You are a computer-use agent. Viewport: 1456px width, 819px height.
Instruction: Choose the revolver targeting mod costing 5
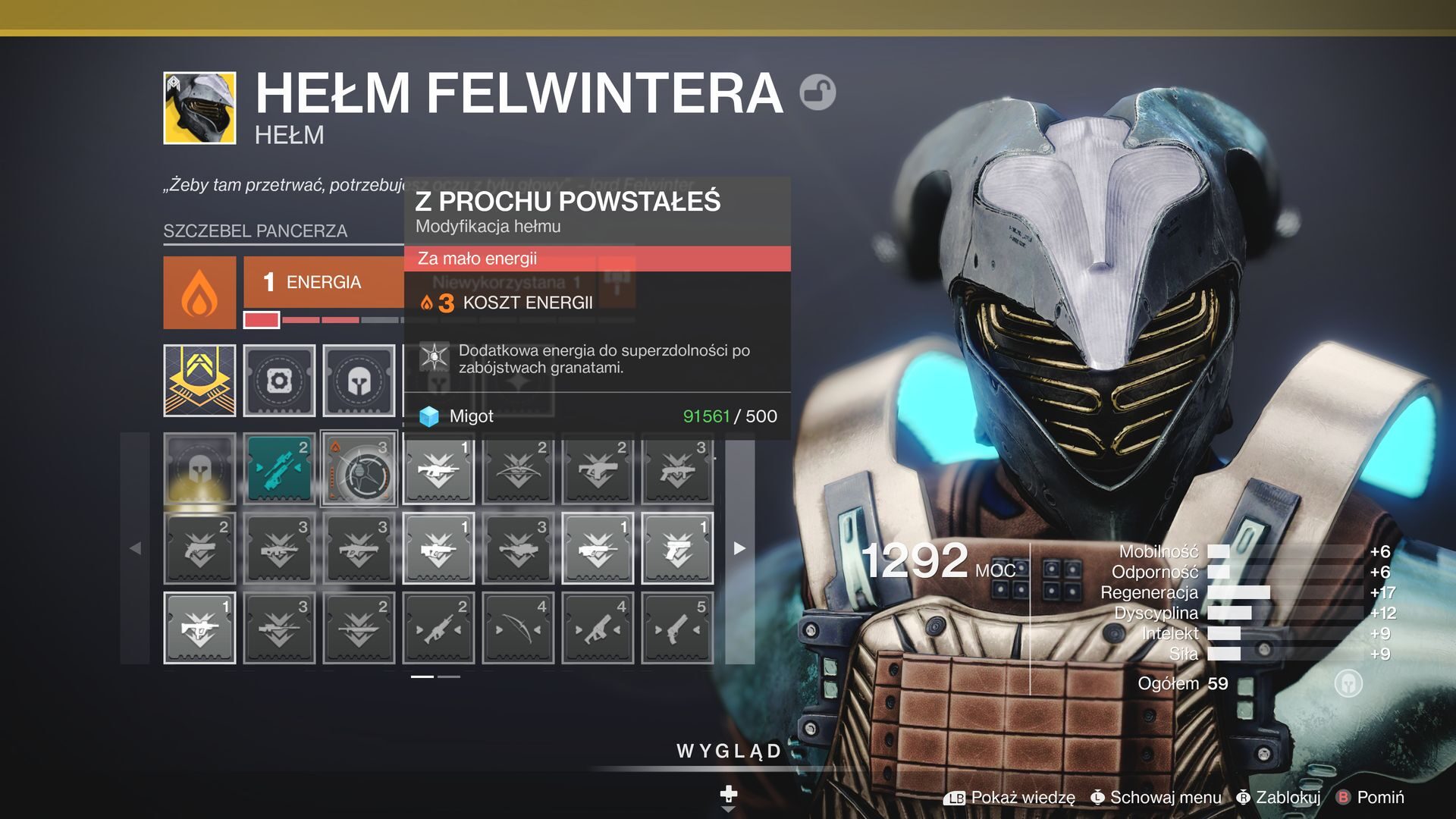pyautogui.click(x=677, y=628)
